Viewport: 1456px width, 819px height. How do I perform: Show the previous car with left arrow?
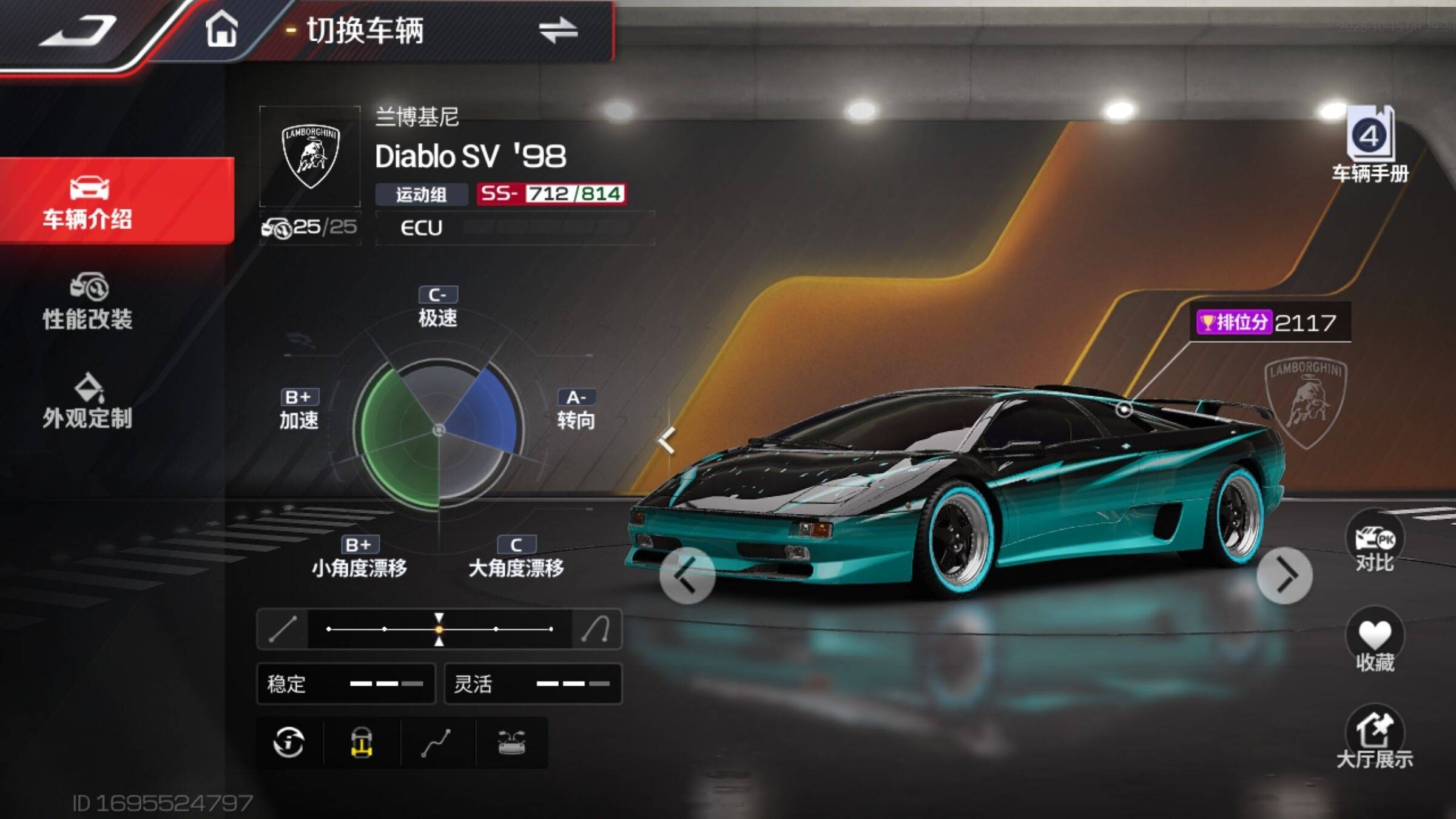[687, 575]
